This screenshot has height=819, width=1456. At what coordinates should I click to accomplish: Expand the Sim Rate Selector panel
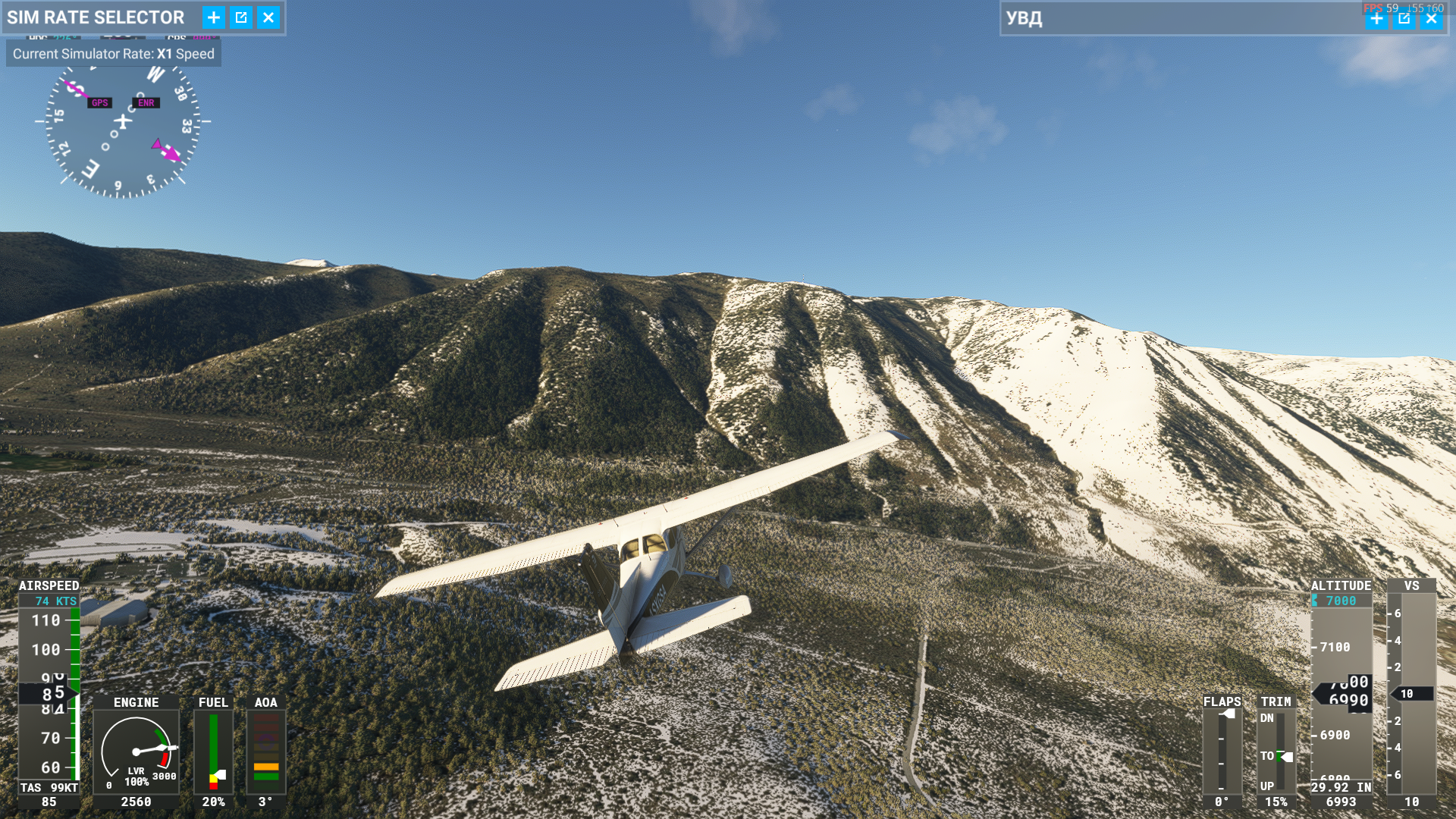214,17
